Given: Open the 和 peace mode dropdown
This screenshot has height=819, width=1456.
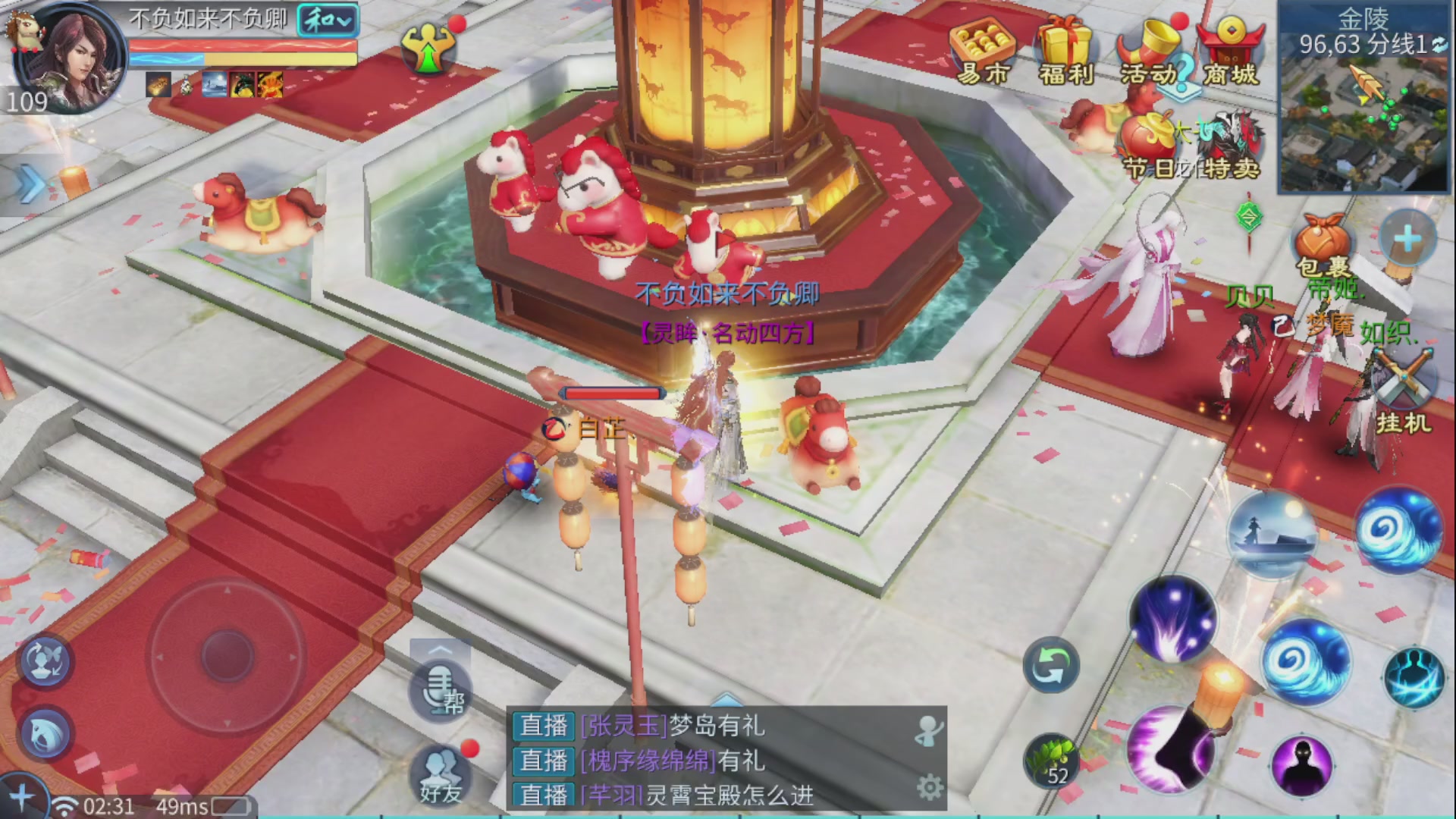Looking at the screenshot, I should [x=327, y=20].
